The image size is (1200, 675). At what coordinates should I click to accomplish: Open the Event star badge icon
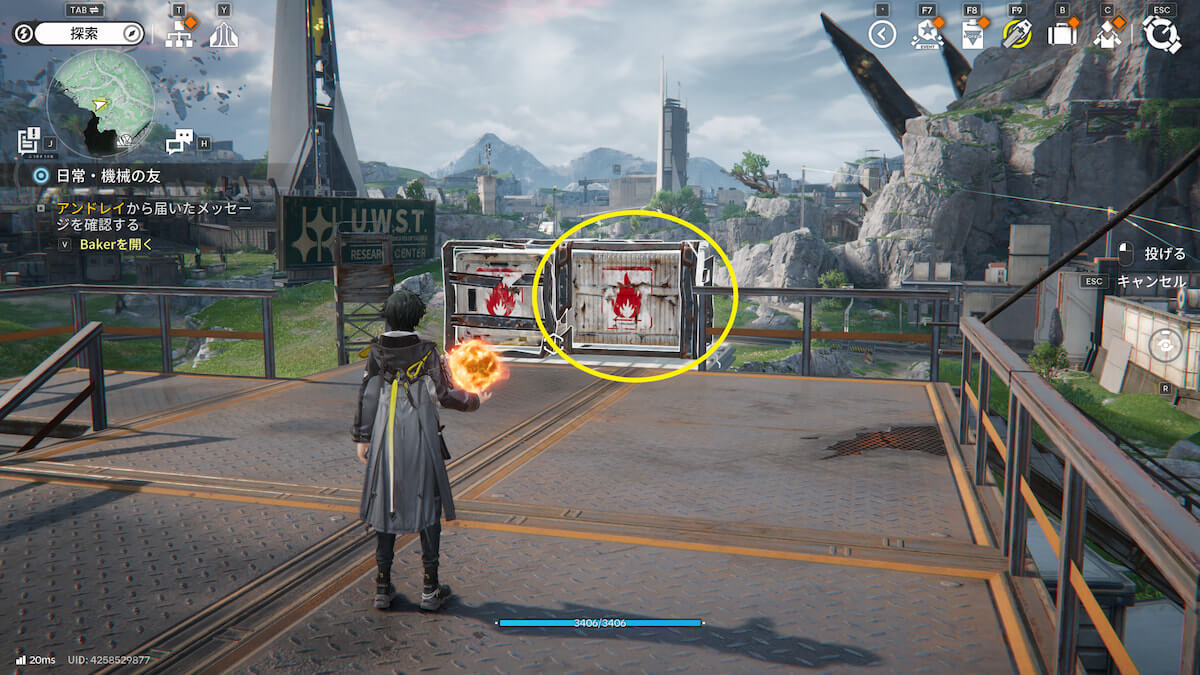(x=927, y=35)
